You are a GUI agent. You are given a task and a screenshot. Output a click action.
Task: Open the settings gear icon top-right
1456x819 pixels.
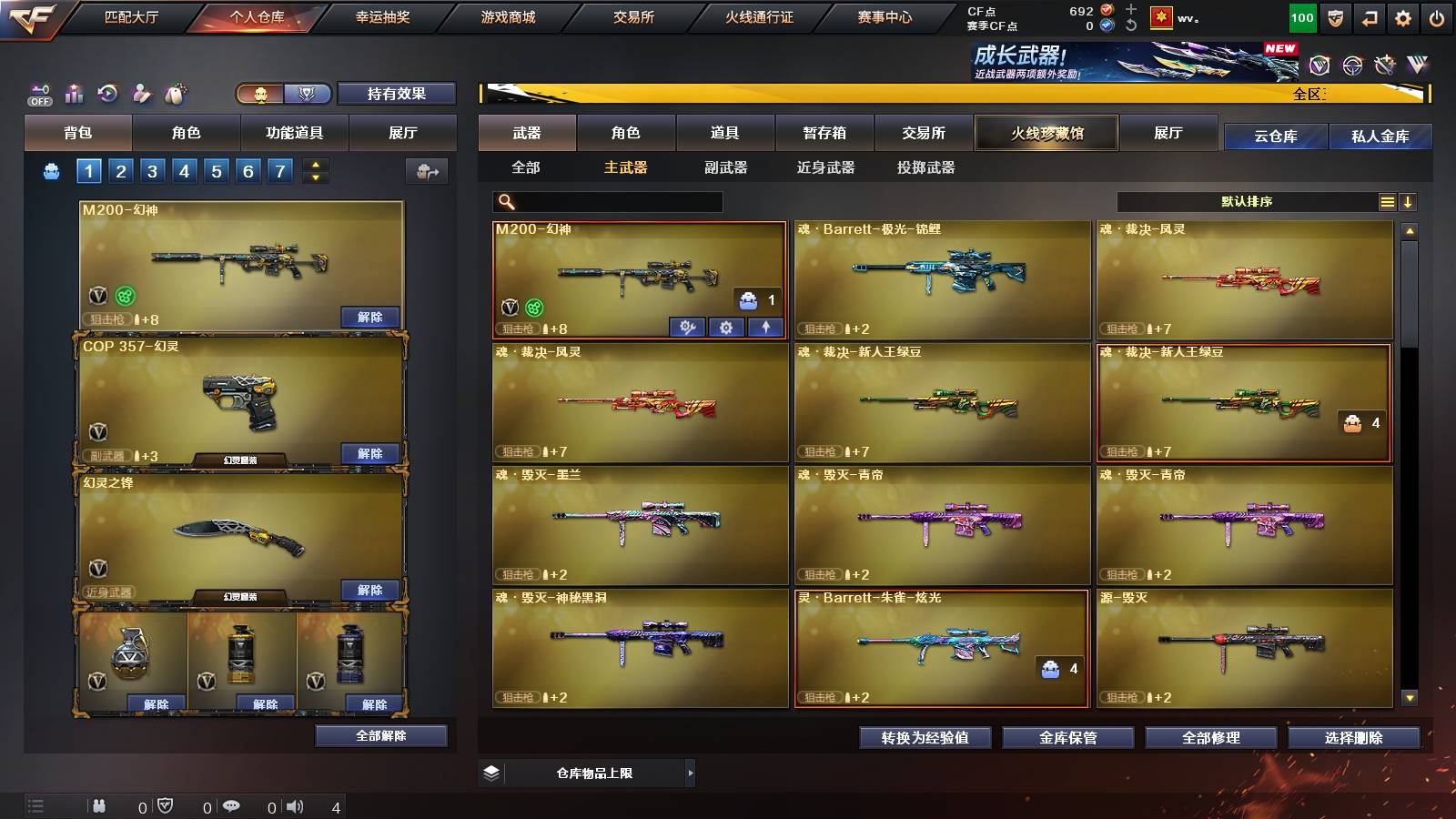point(1404,16)
